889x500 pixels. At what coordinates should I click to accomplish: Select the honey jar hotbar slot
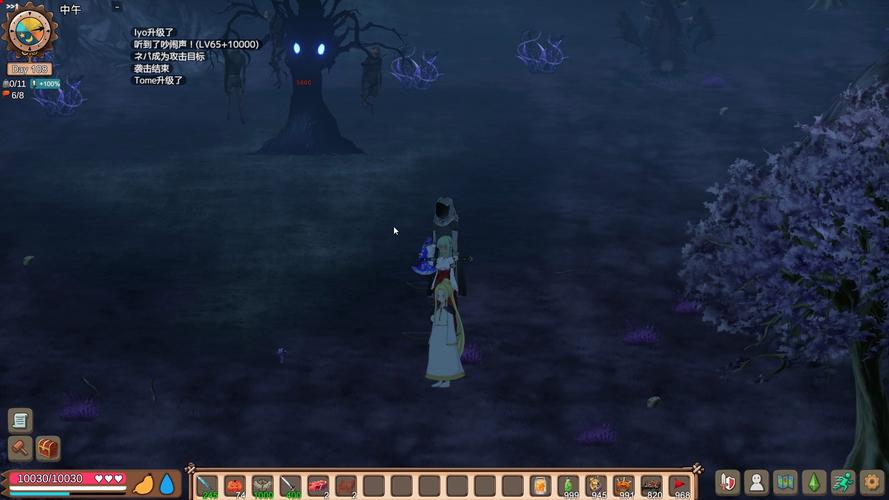541,486
